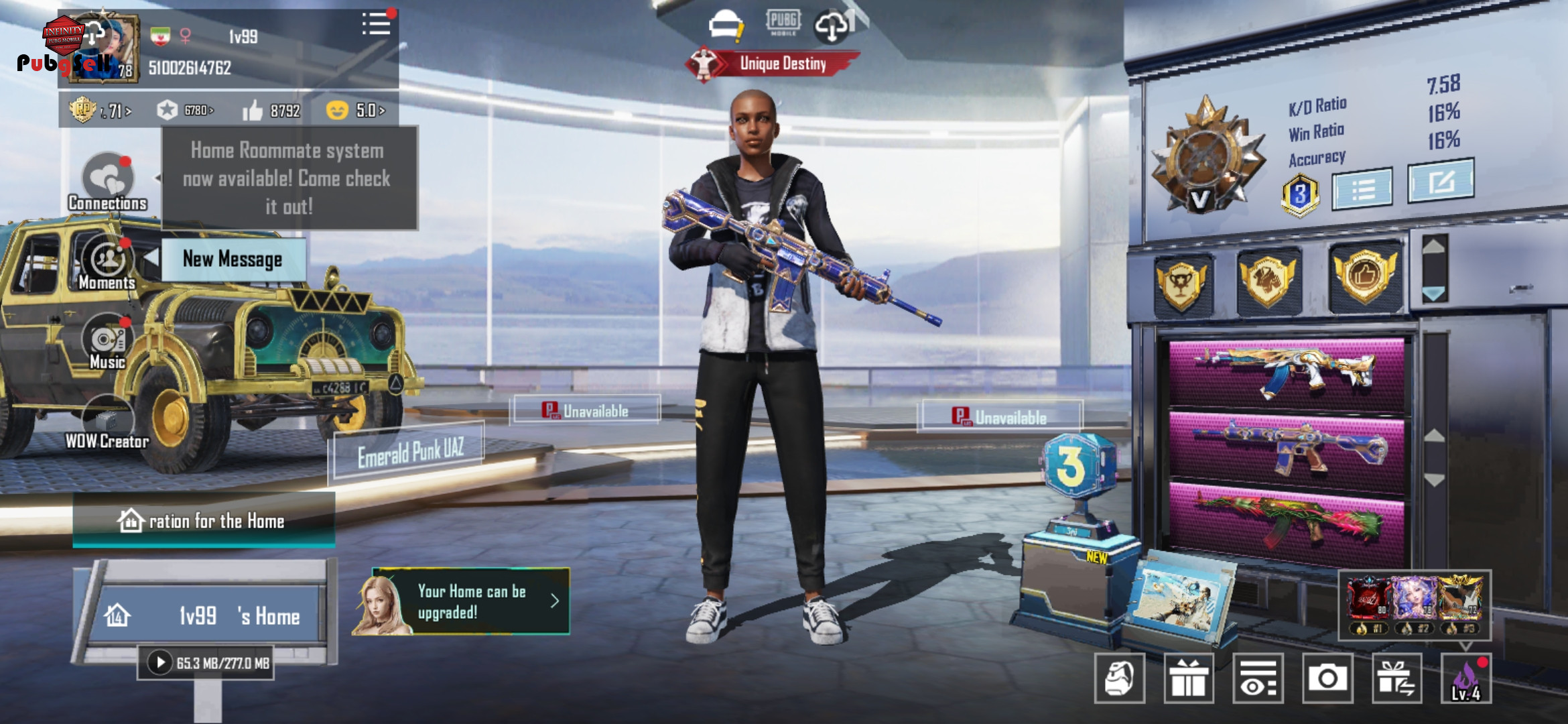This screenshot has width=1568, height=724.
Task: Select the Emerald Punk UAZ label
Action: (409, 452)
